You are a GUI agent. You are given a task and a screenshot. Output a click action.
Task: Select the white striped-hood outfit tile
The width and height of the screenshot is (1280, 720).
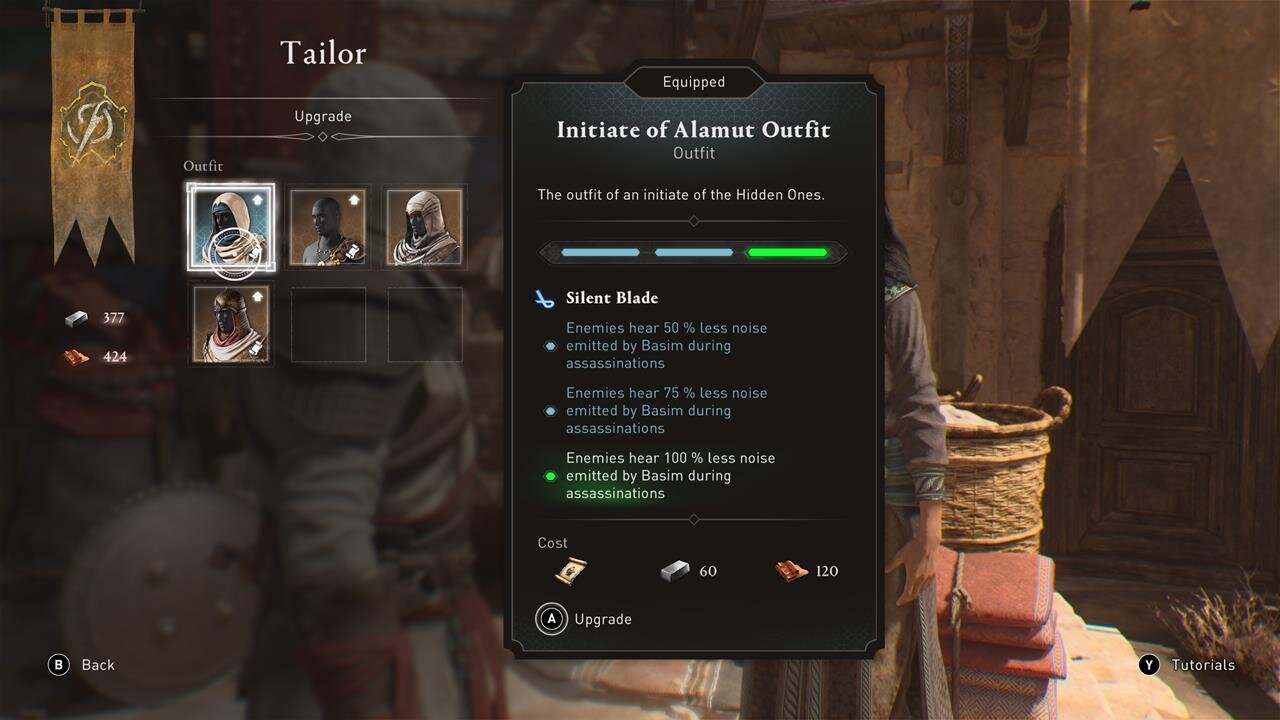point(425,226)
